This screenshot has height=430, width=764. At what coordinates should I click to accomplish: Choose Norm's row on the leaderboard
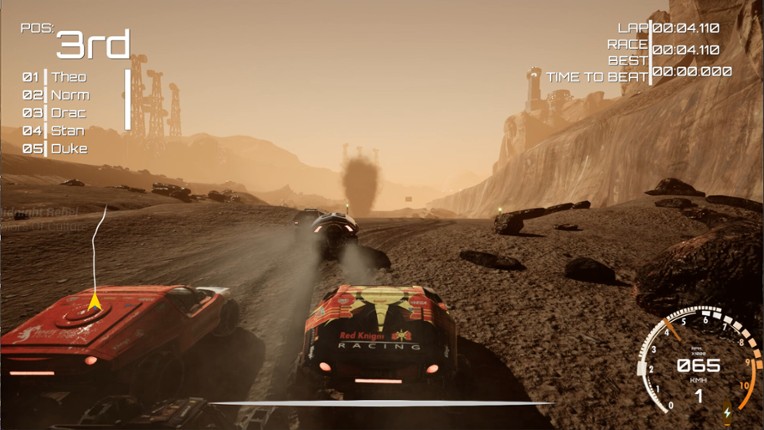[x=68, y=95]
